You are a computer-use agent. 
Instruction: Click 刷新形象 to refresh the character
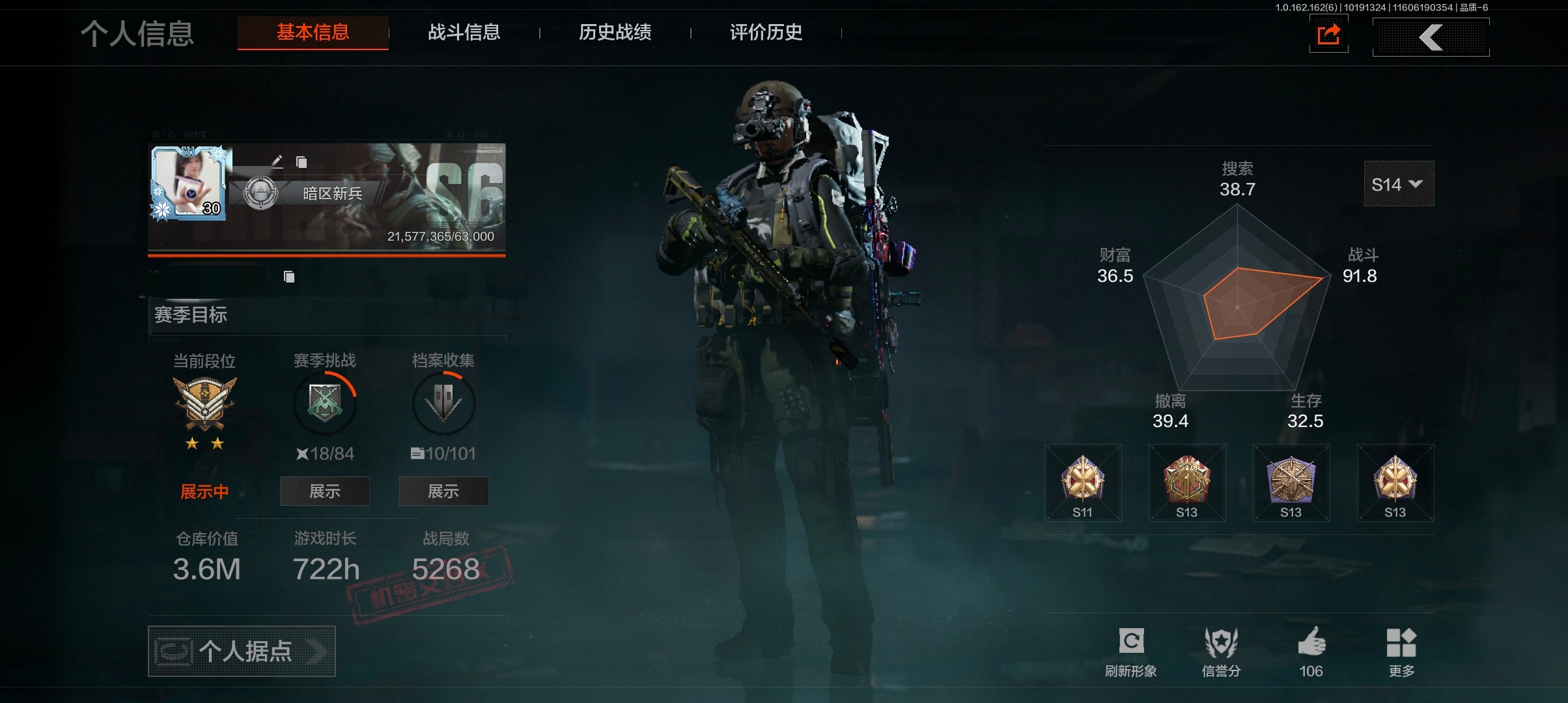[x=1131, y=652]
